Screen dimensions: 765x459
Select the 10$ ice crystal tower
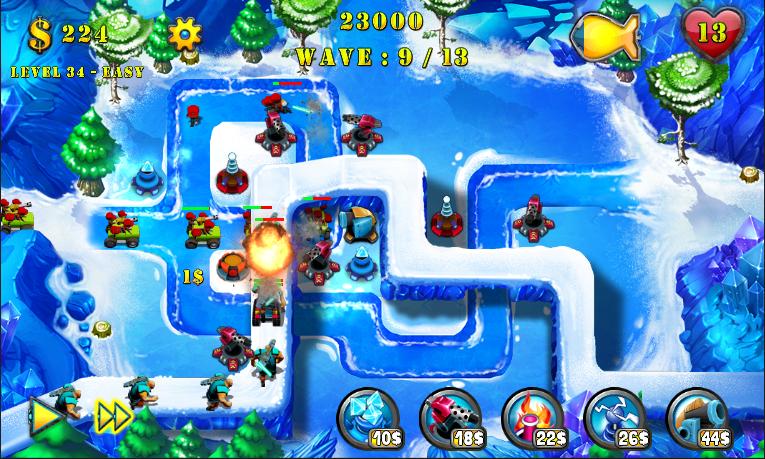(x=370, y=417)
